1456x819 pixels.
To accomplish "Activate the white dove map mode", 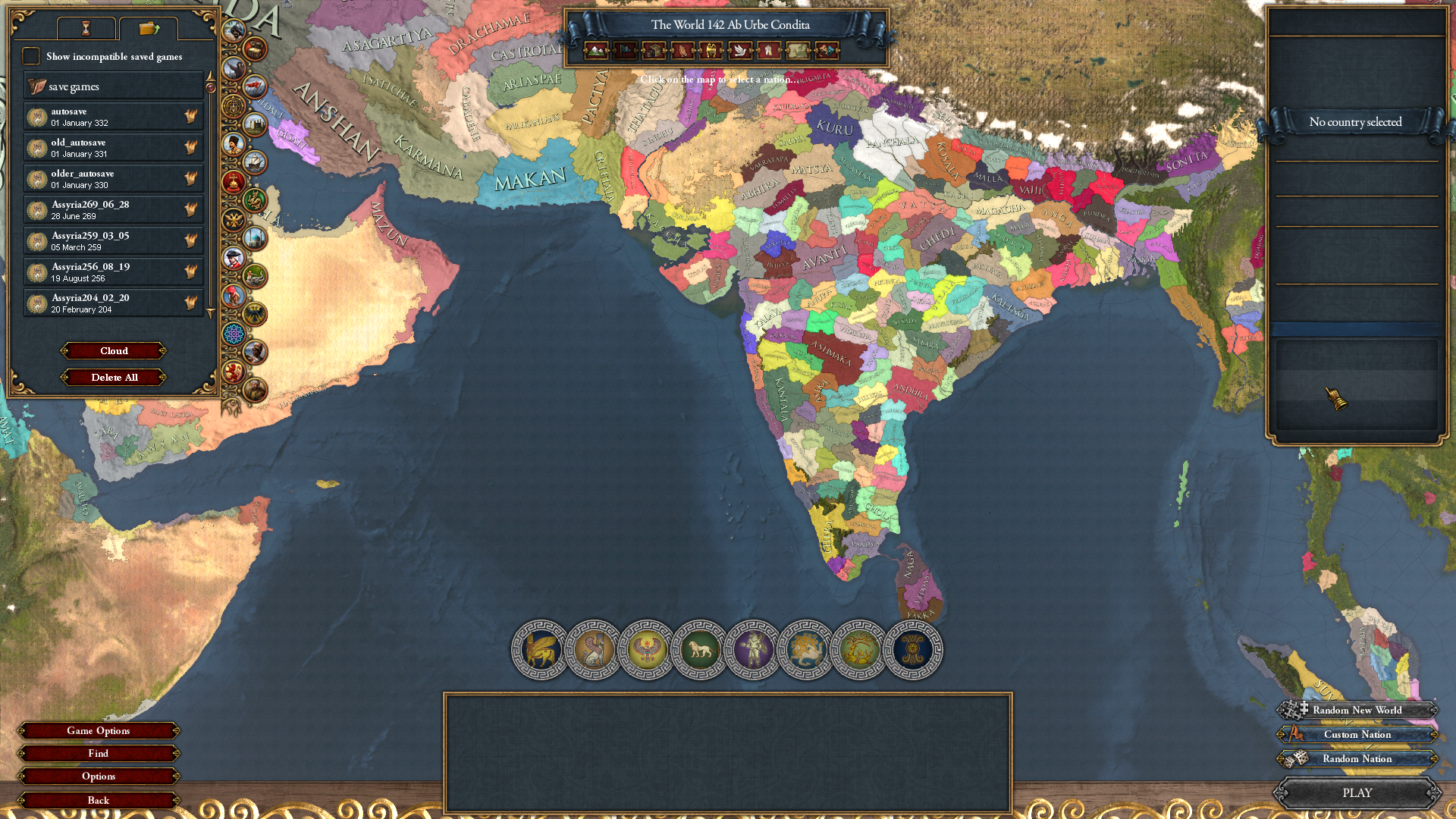I will pyautogui.click(x=739, y=51).
